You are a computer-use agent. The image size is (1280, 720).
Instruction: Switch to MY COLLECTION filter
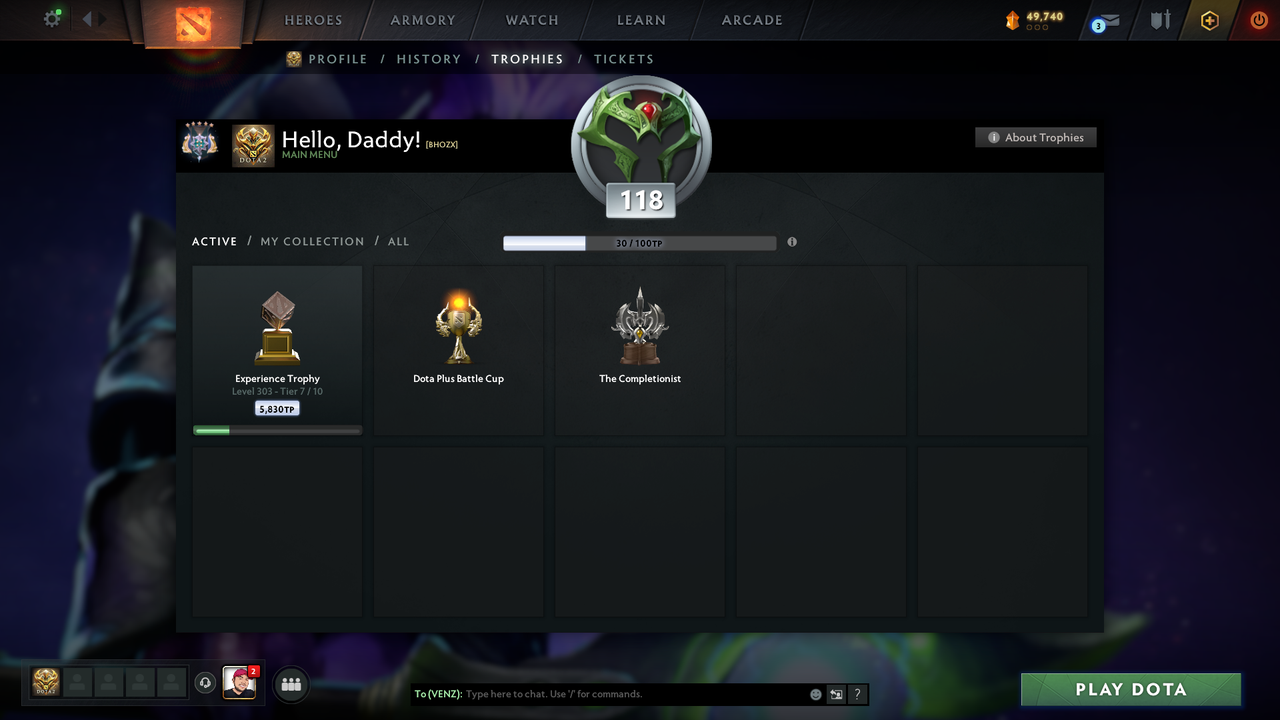click(312, 241)
